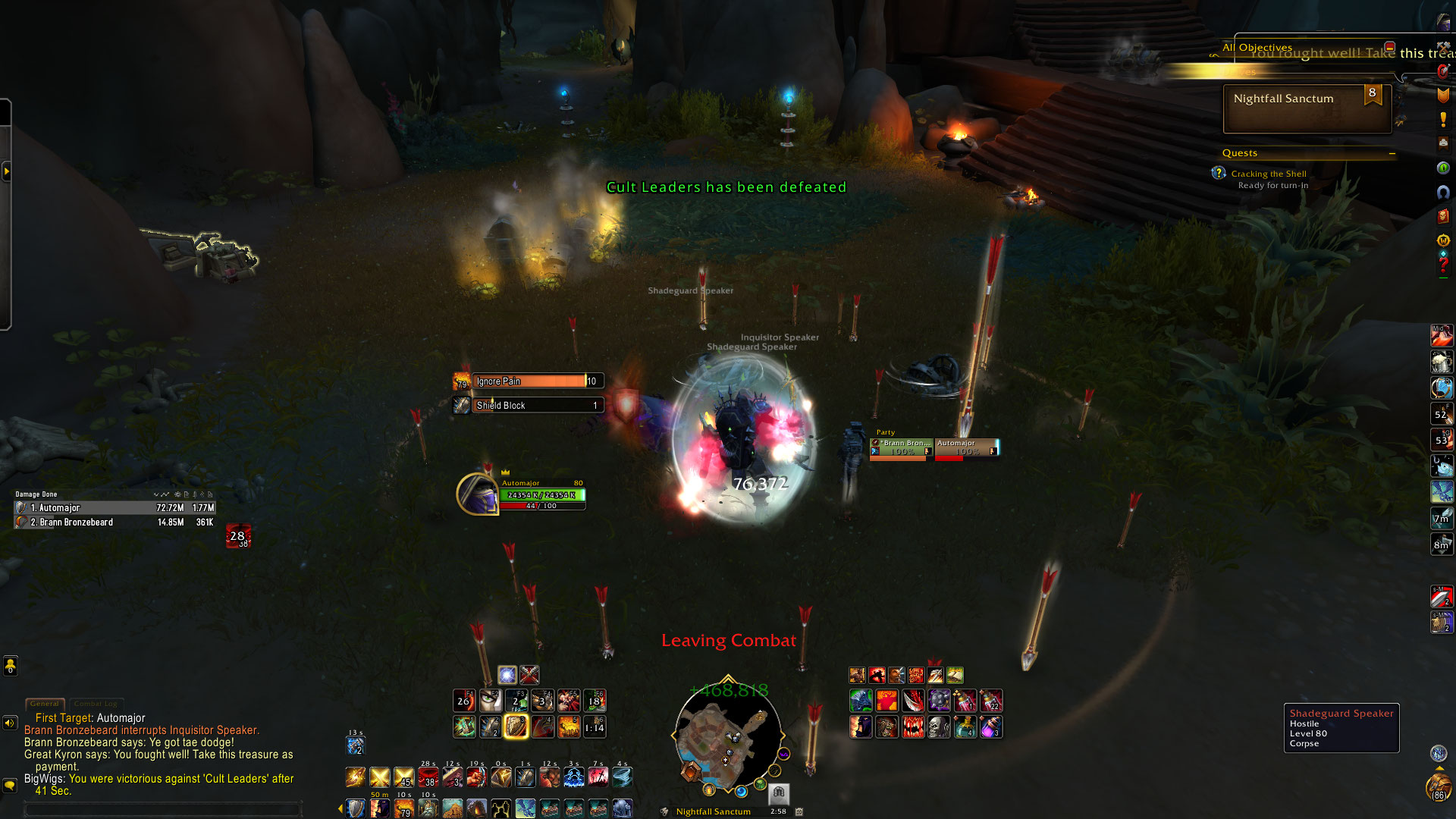Image resolution: width=1456 pixels, height=819 pixels.
Task: Open the red question mark help micro button
Action: (1443, 265)
